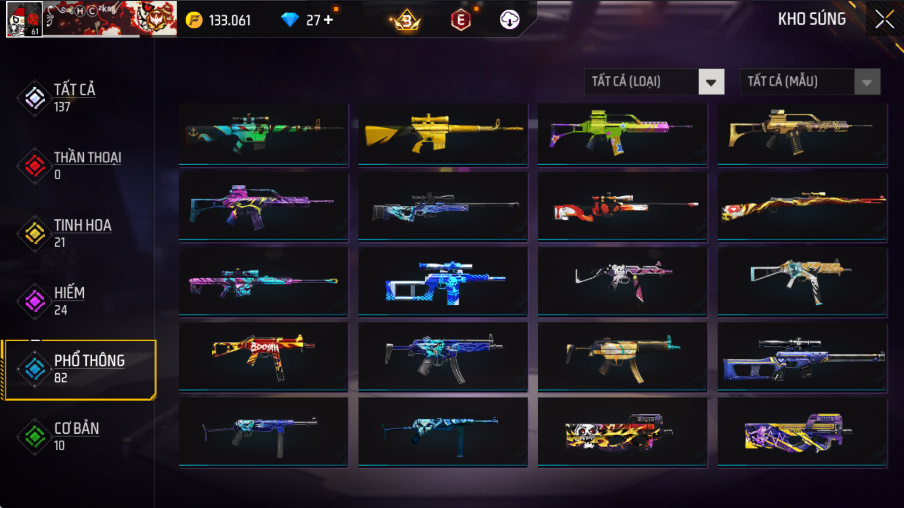Open the round download icon
904x508 pixels.
[510, 20]
